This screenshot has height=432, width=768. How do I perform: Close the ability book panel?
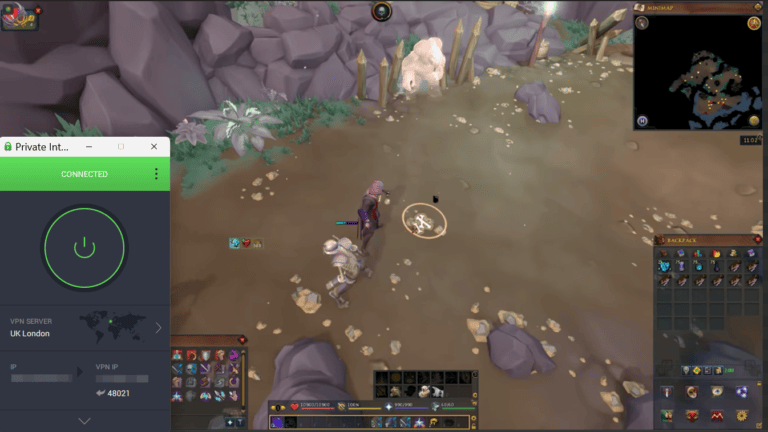coord(243,340)
